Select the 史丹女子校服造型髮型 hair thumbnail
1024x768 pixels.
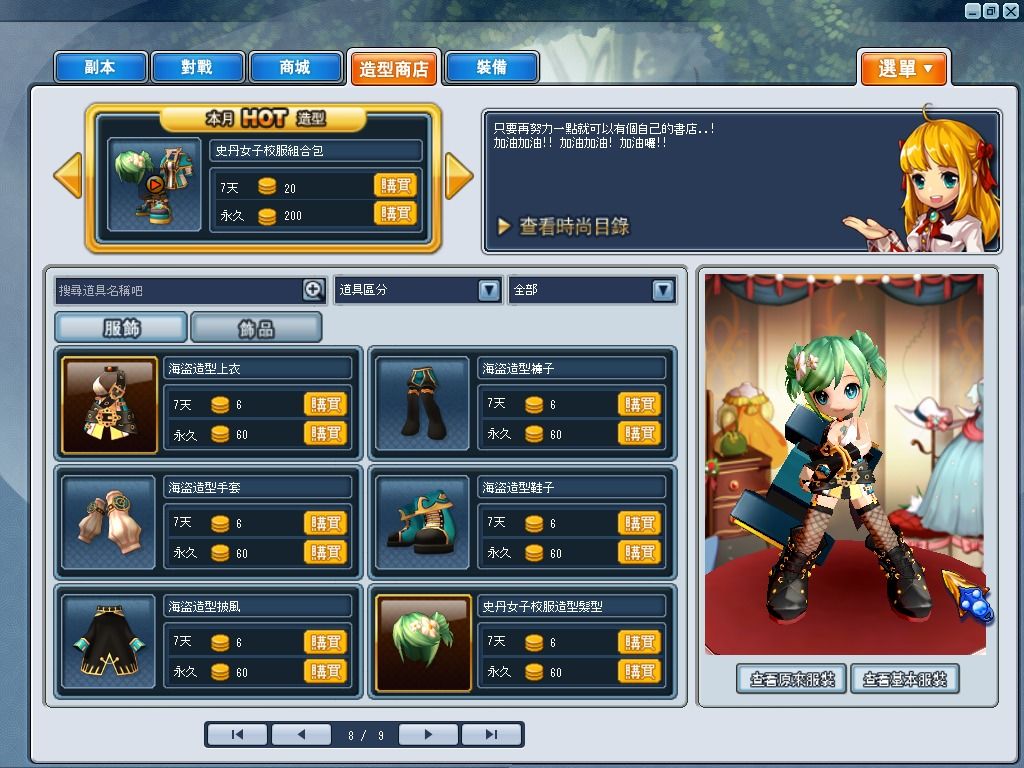(x=423, y=643)
